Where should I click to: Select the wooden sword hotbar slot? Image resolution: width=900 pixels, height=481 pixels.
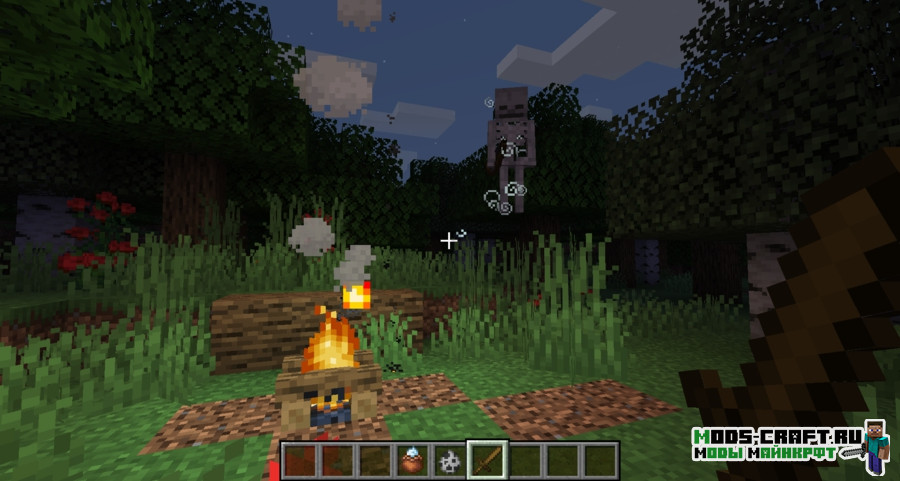tap(487, 460)
